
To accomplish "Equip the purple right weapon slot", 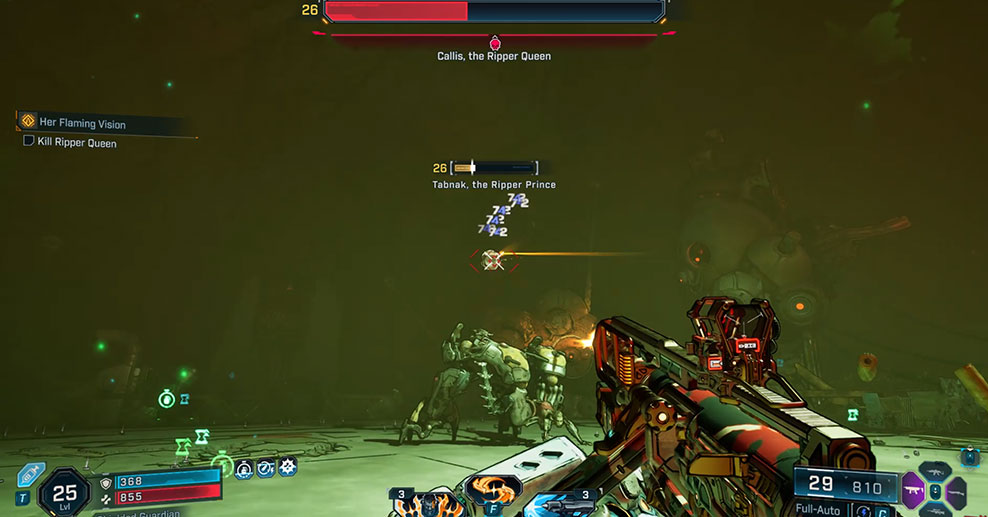I will 957,492.
